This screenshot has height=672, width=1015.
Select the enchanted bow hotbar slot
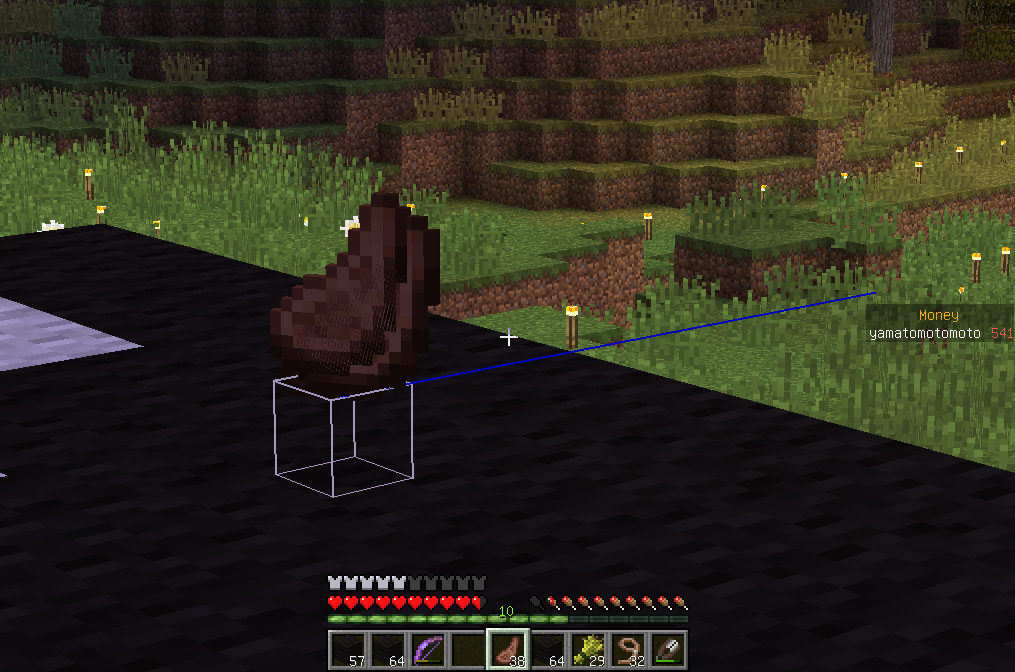(x=428, y=650)
